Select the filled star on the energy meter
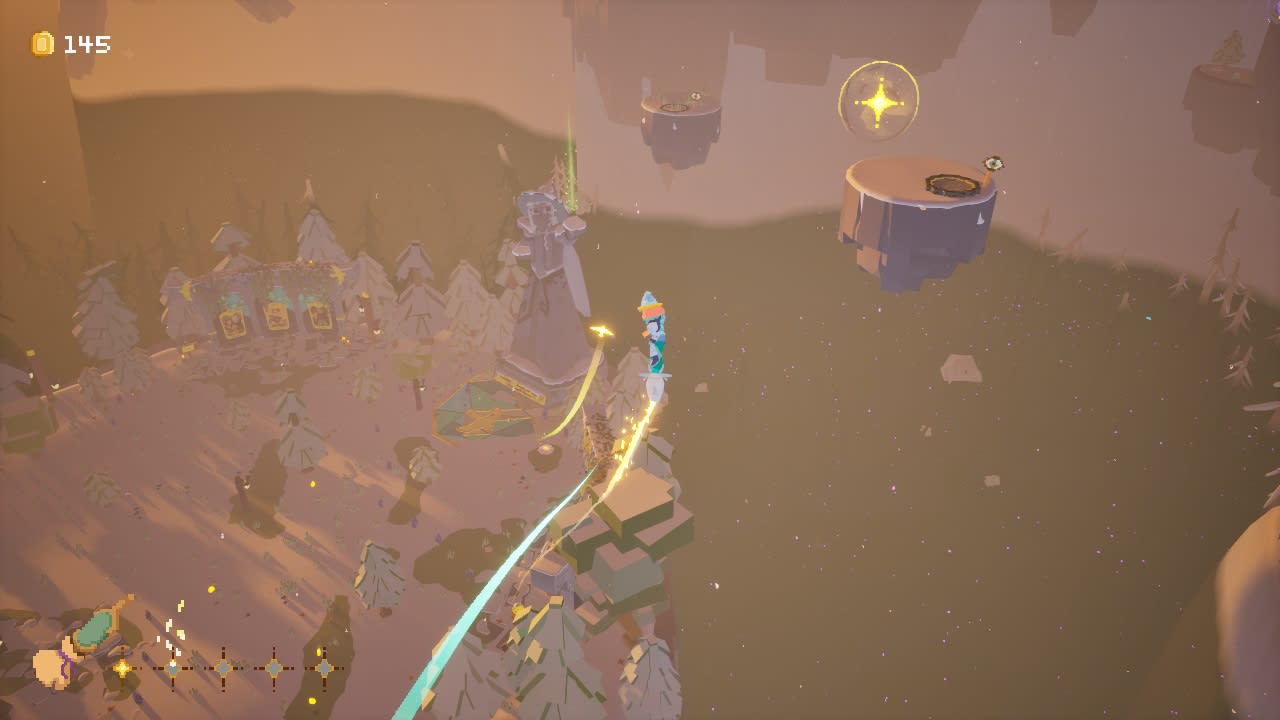1280x720 pixels. (x=122, y=667)
